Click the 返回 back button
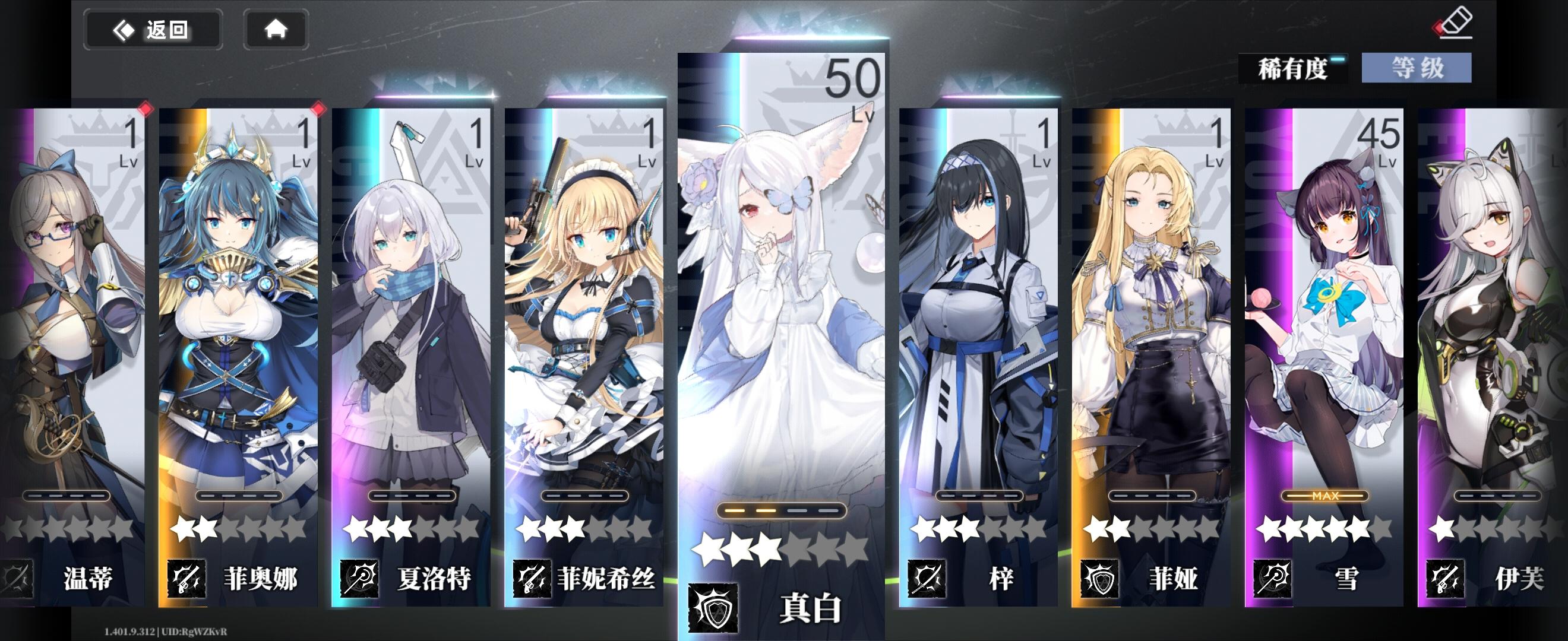 [153, 28]
